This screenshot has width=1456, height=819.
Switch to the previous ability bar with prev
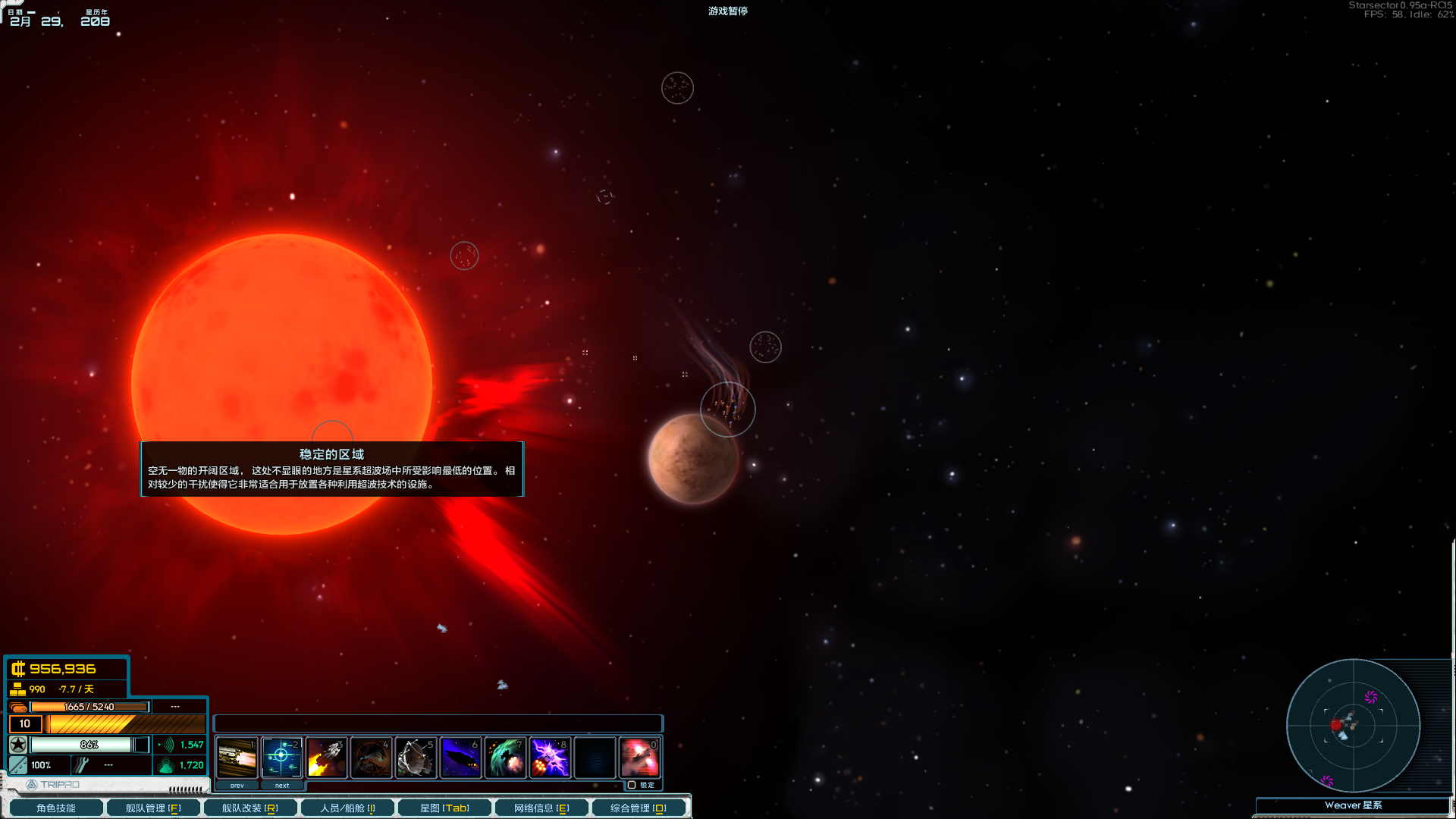[x=237, y=786]
